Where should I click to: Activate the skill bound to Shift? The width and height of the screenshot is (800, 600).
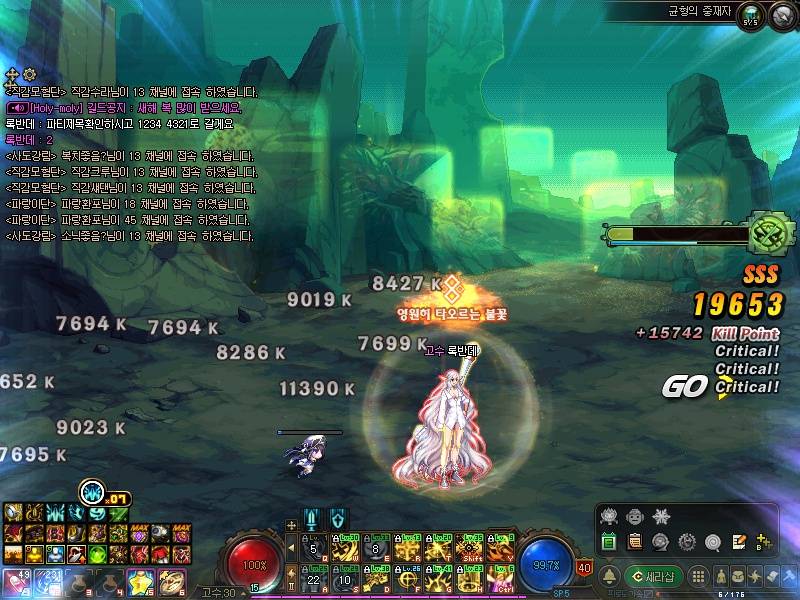pos(469,545)
